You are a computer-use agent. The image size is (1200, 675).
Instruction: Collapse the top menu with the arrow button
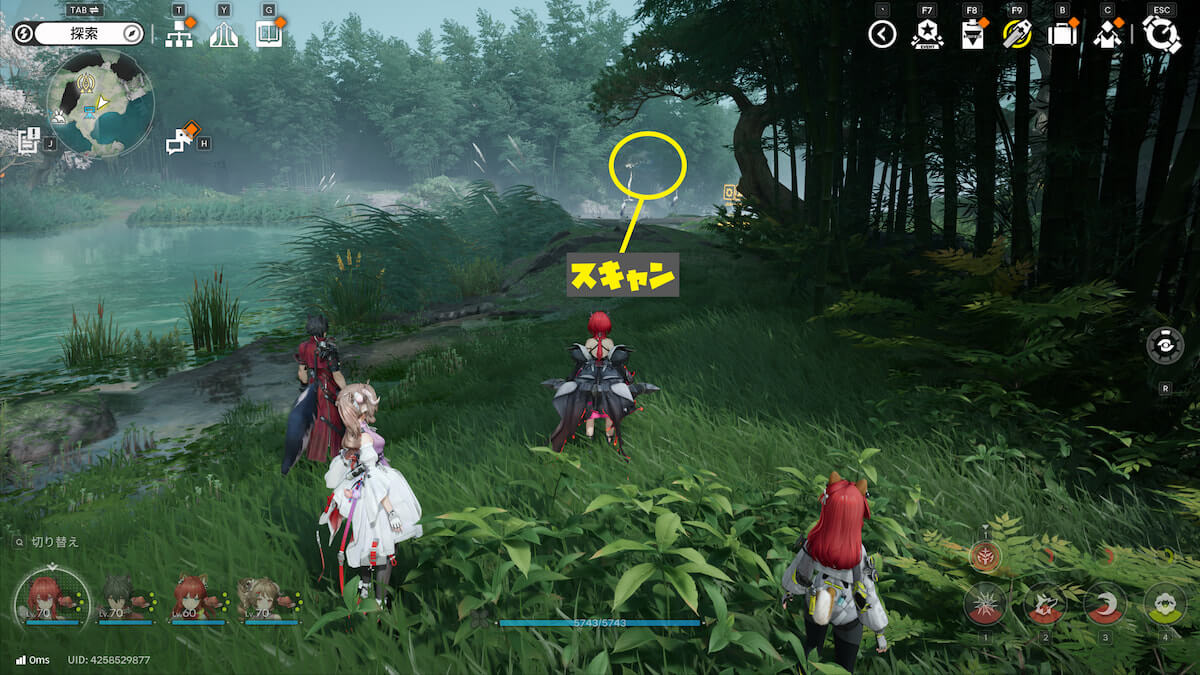(881, 35)
